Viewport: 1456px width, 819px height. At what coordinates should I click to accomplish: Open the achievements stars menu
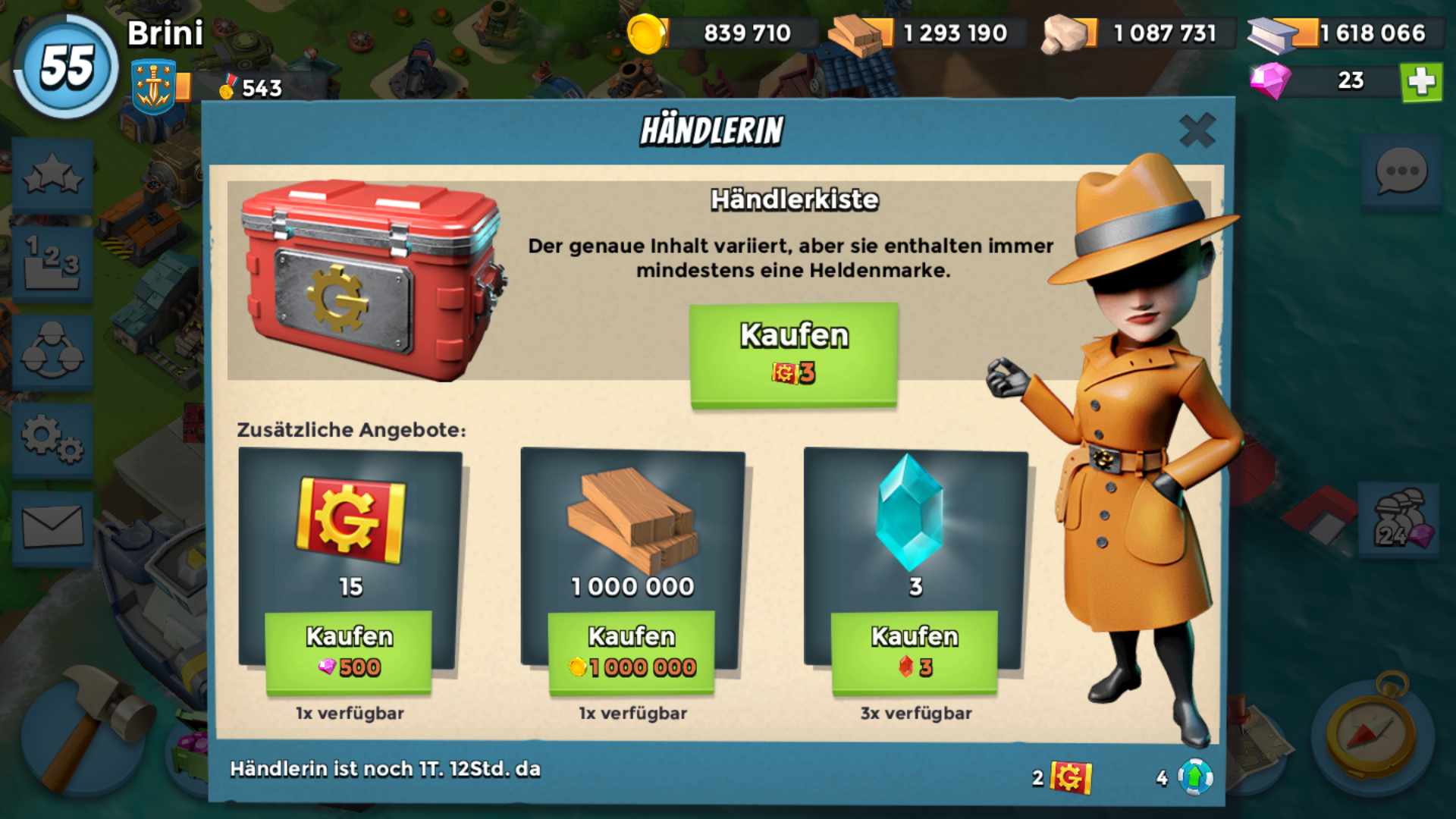52,176
